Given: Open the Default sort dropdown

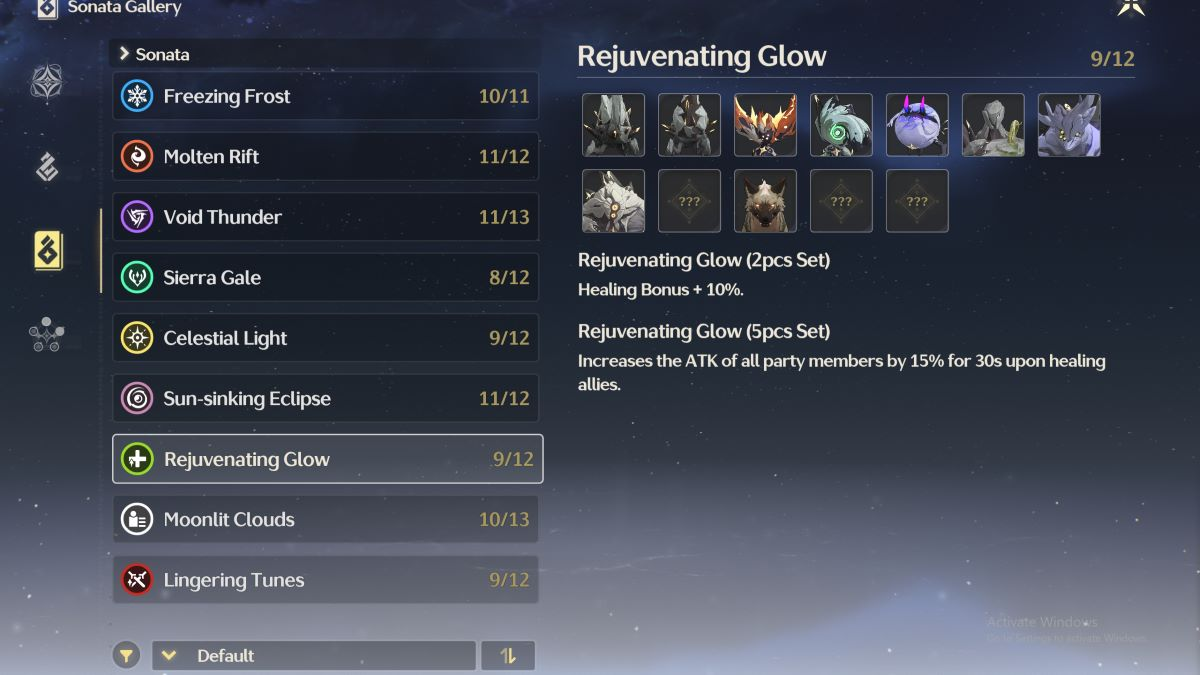Looking at the screenshot, I should 313,656.
